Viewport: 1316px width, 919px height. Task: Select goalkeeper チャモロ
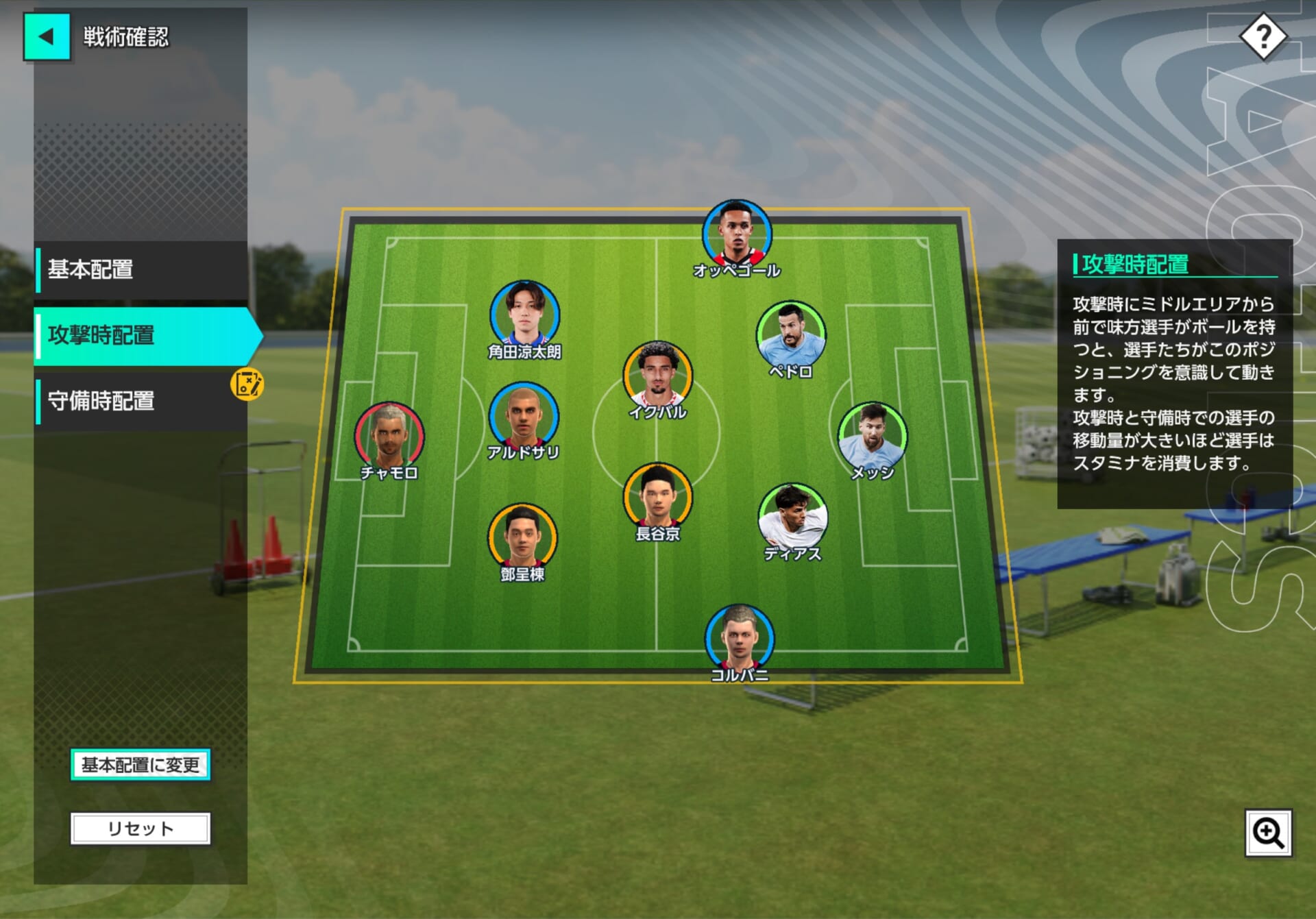[389, 437]
